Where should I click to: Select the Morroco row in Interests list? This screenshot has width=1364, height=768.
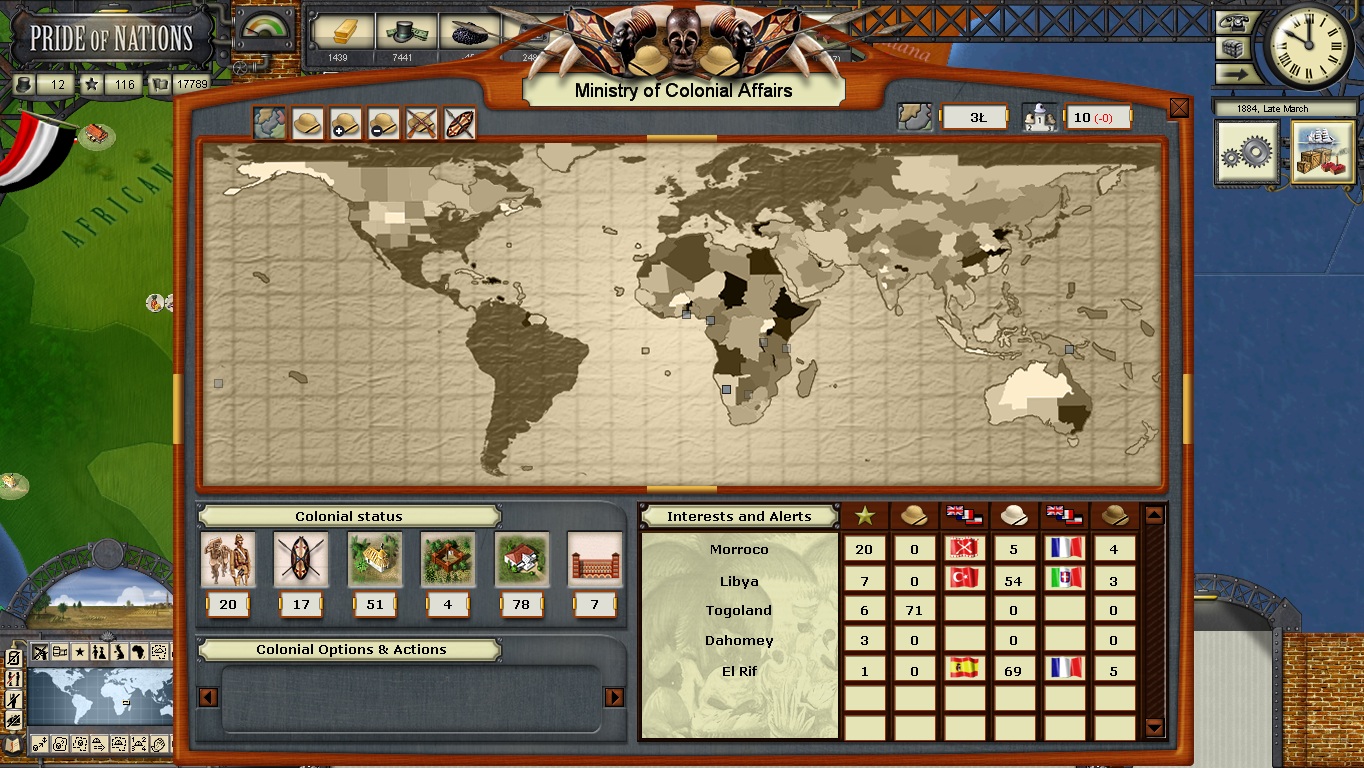[739, 549]
